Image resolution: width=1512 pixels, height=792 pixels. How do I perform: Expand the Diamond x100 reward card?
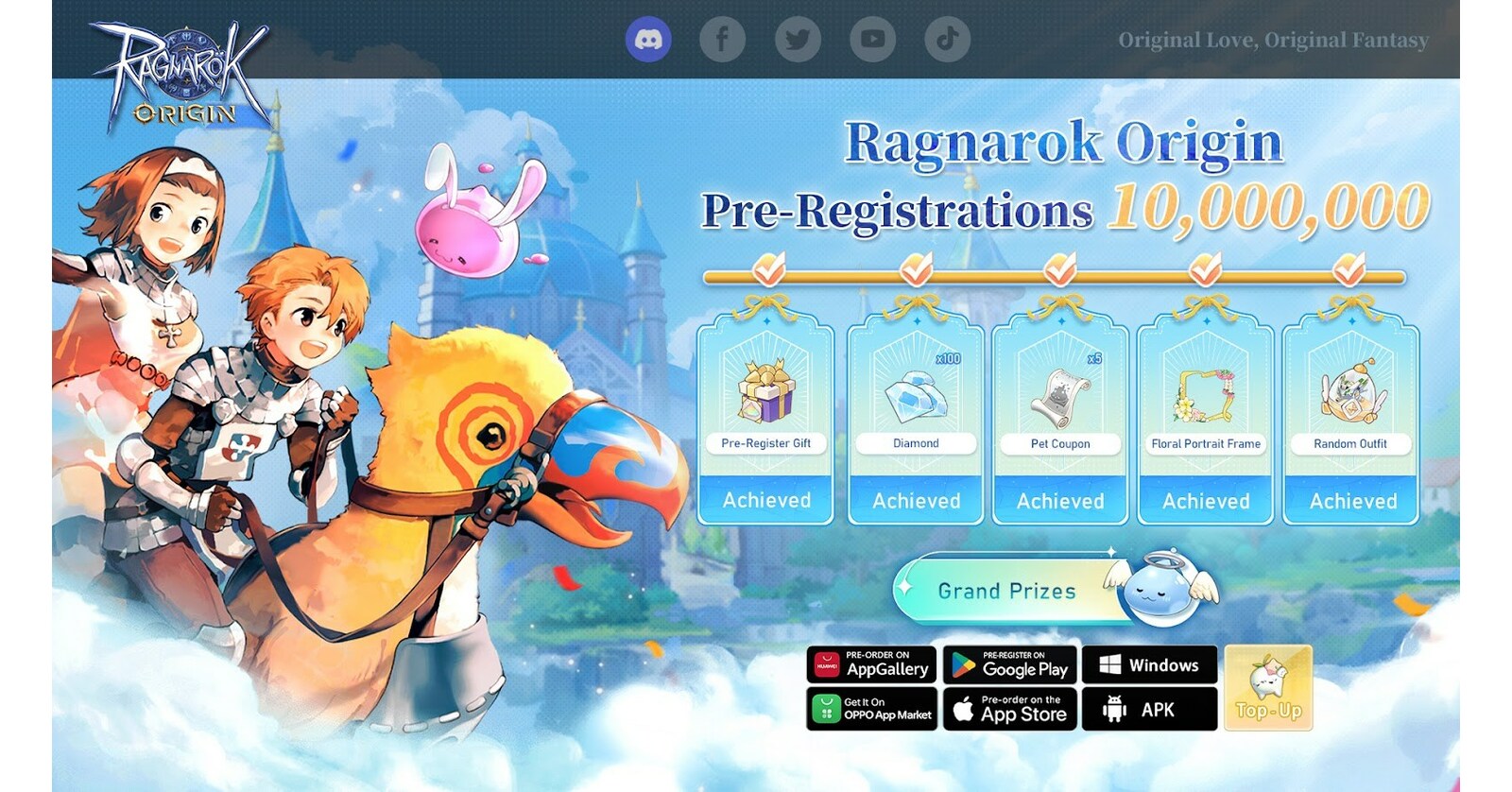tap(916, 421)
